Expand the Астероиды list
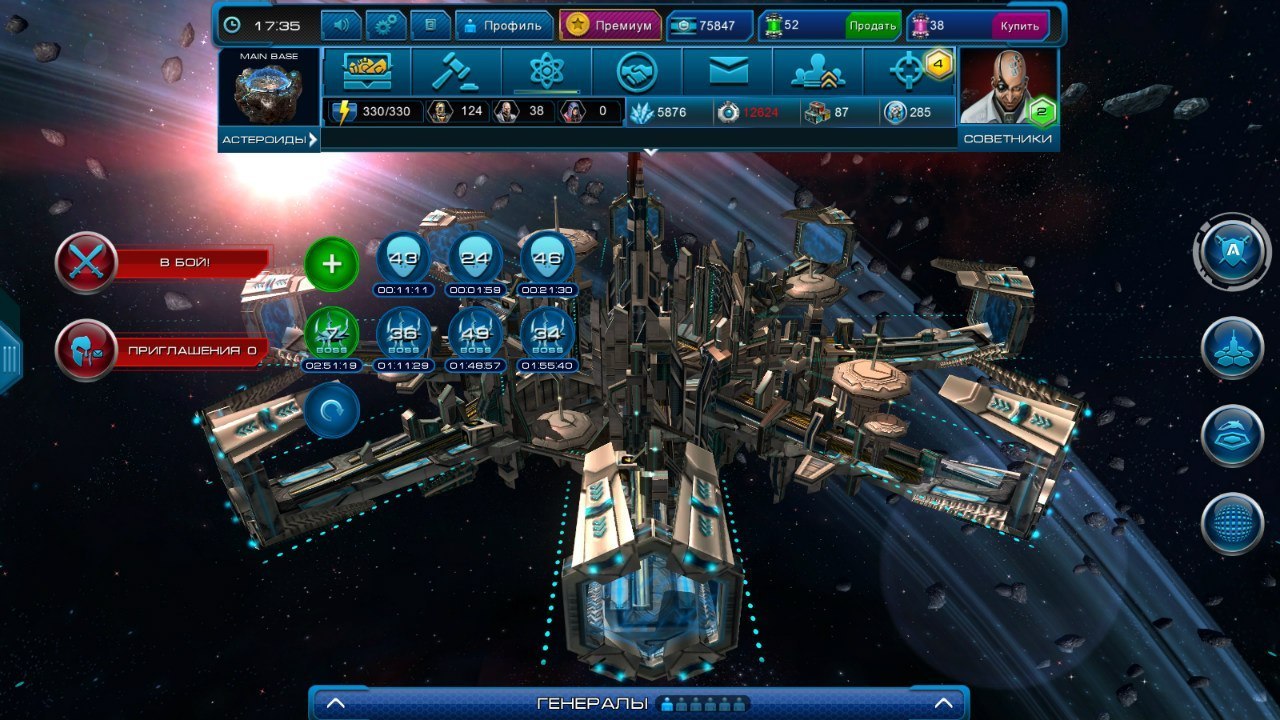1280x720 pixels. click(x=268, y=139)
